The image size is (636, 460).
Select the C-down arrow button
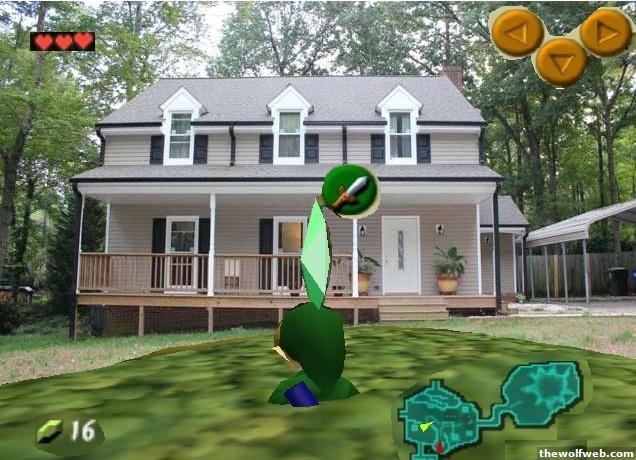point(561,61)
